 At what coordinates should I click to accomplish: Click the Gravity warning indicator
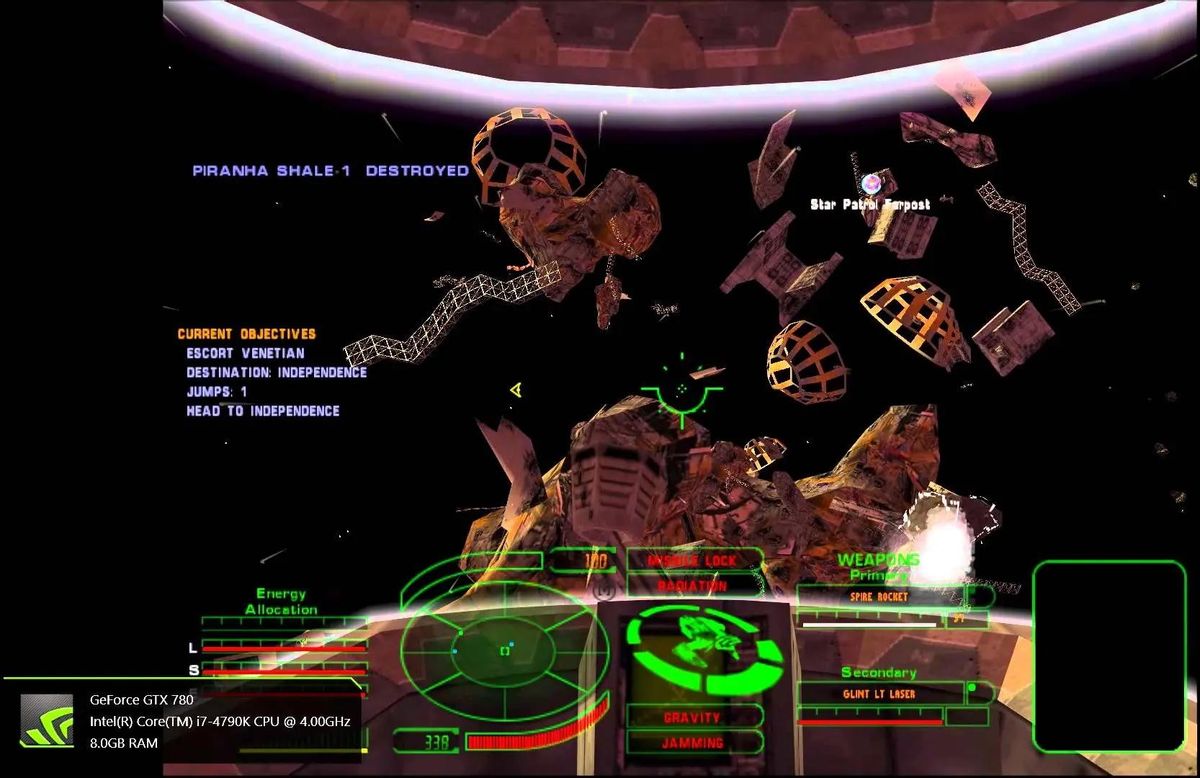691,717
